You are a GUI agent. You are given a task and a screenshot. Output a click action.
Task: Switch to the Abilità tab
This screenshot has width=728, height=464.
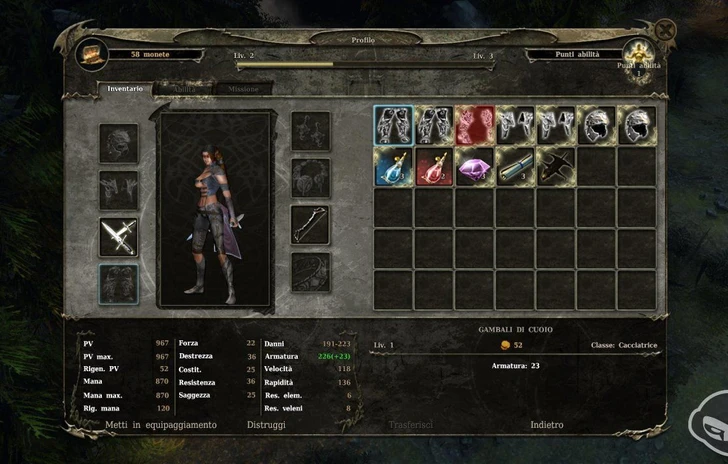click(x=183, y=89)
